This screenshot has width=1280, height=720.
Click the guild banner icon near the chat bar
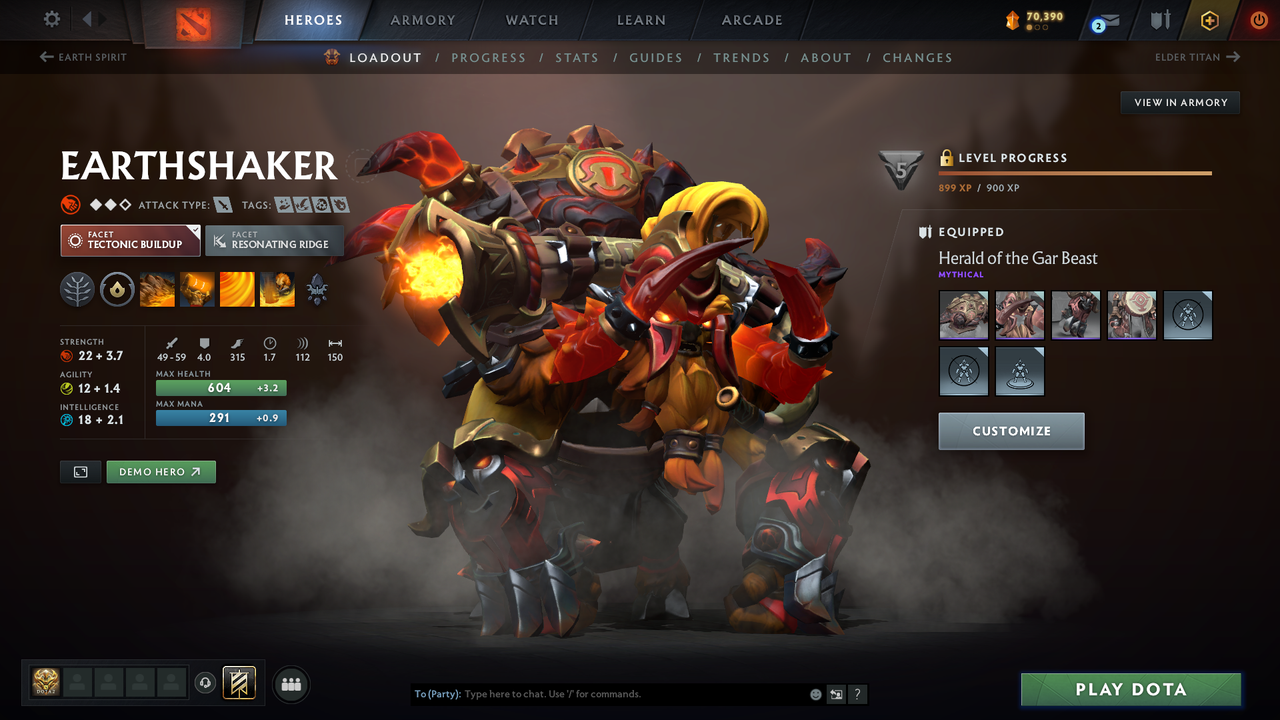pos(239,683)
